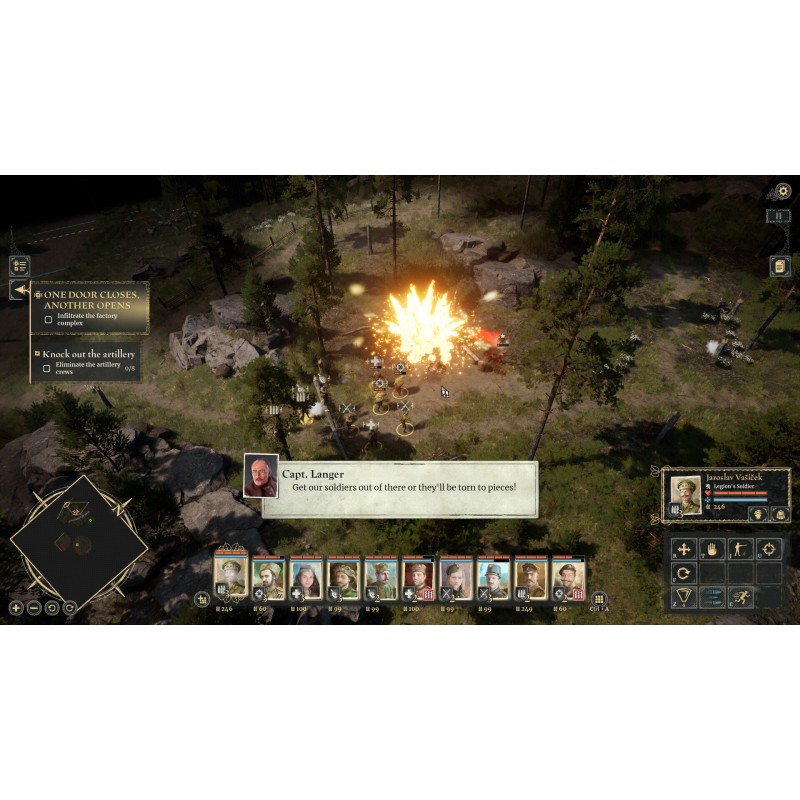Open the settings gear icon
The image size is (800, 800).
pos(782,190)
